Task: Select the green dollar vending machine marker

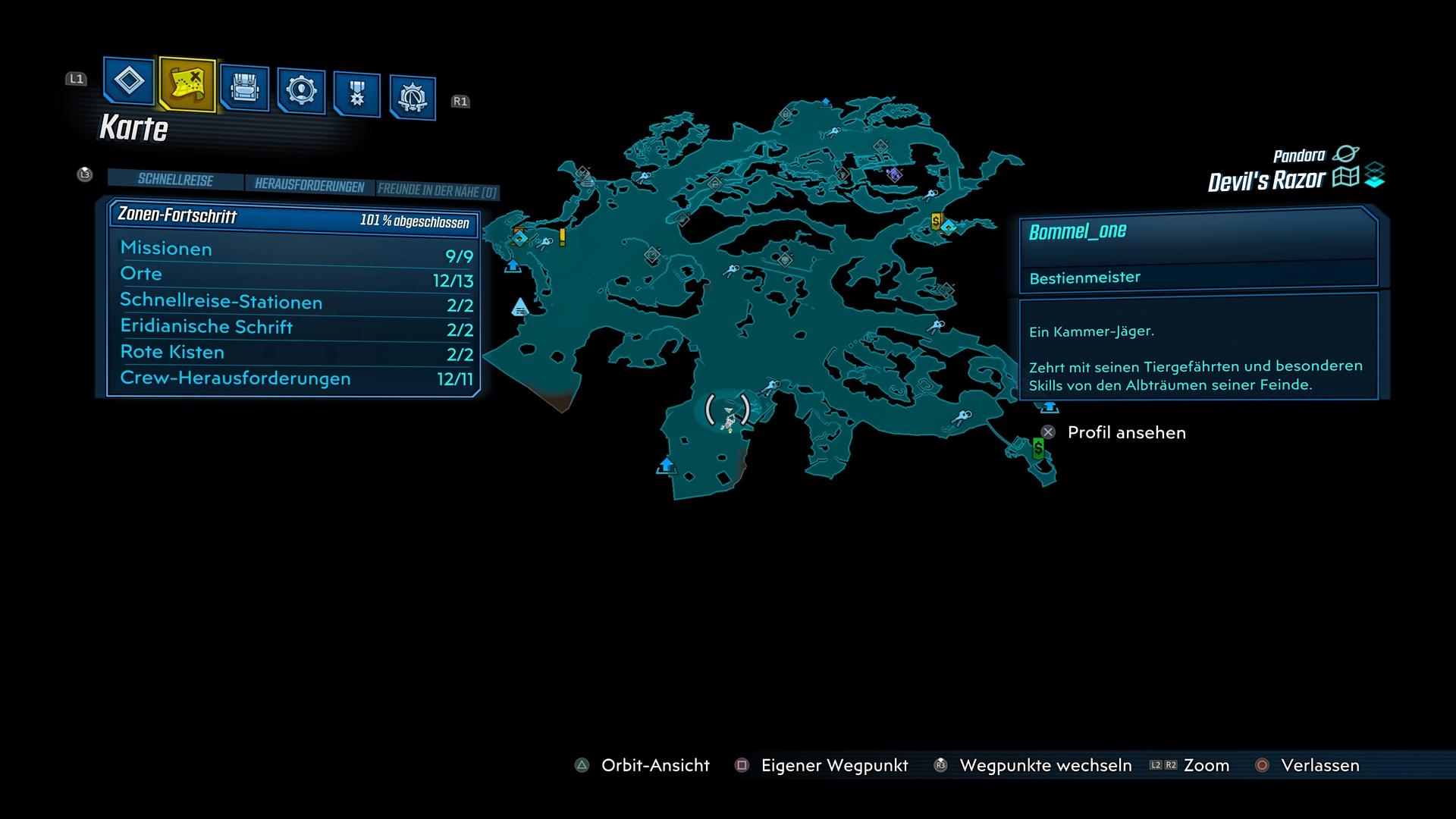Action: coord(1038,448)
